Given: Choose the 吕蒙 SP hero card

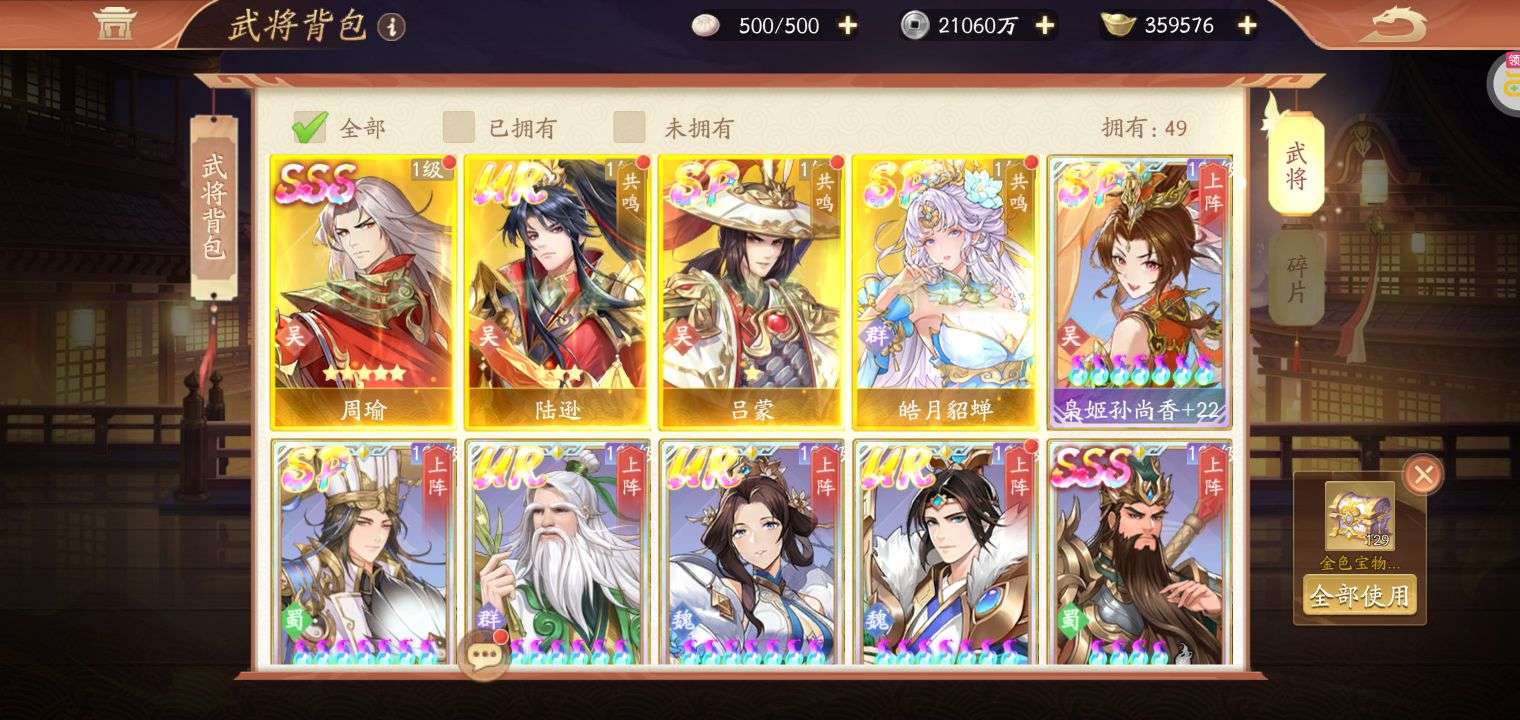Looking at the screenshot, I should click(x=751, y=292).
